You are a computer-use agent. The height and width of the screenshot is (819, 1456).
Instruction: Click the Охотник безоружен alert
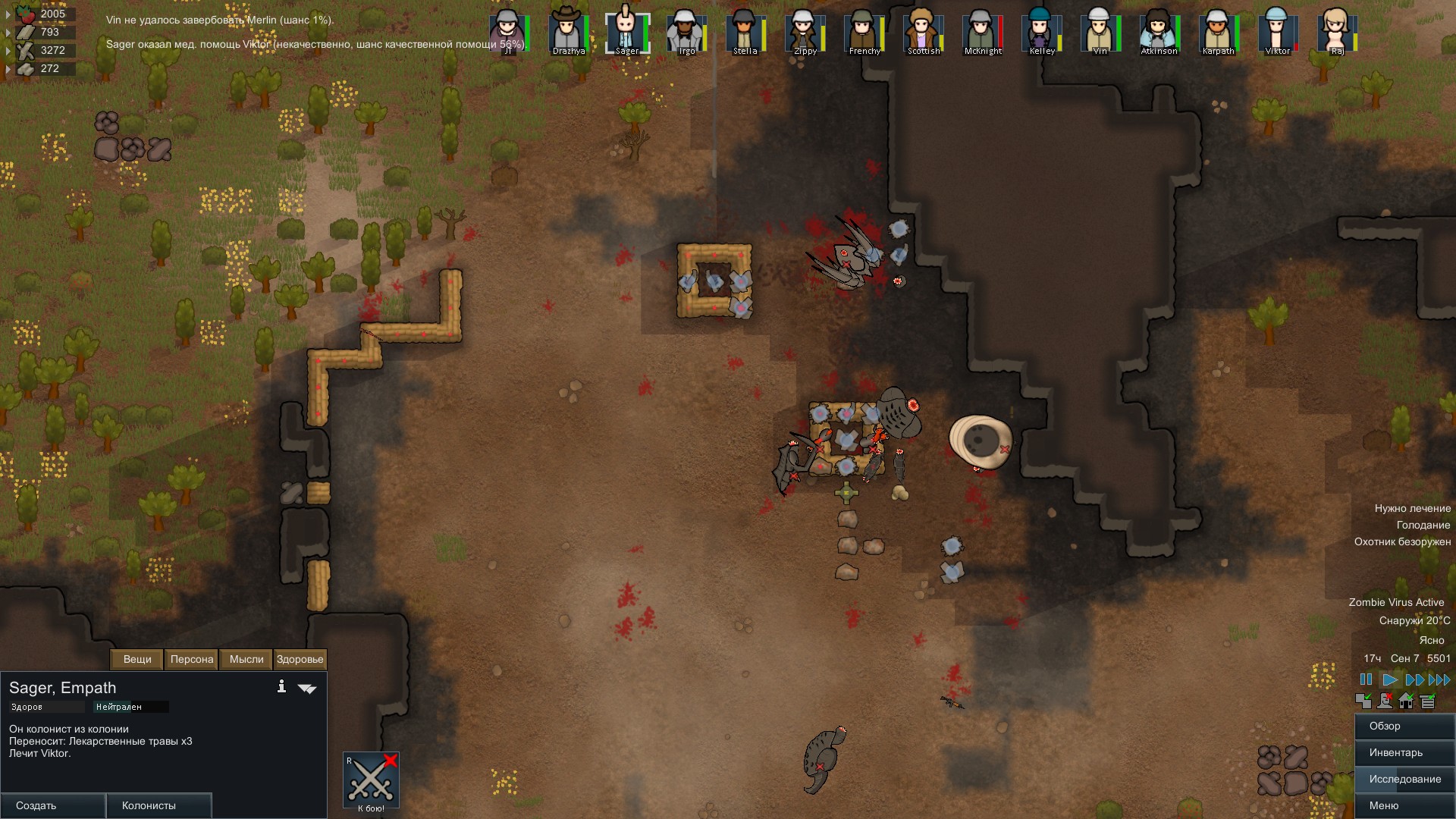tap(1402, 541)
